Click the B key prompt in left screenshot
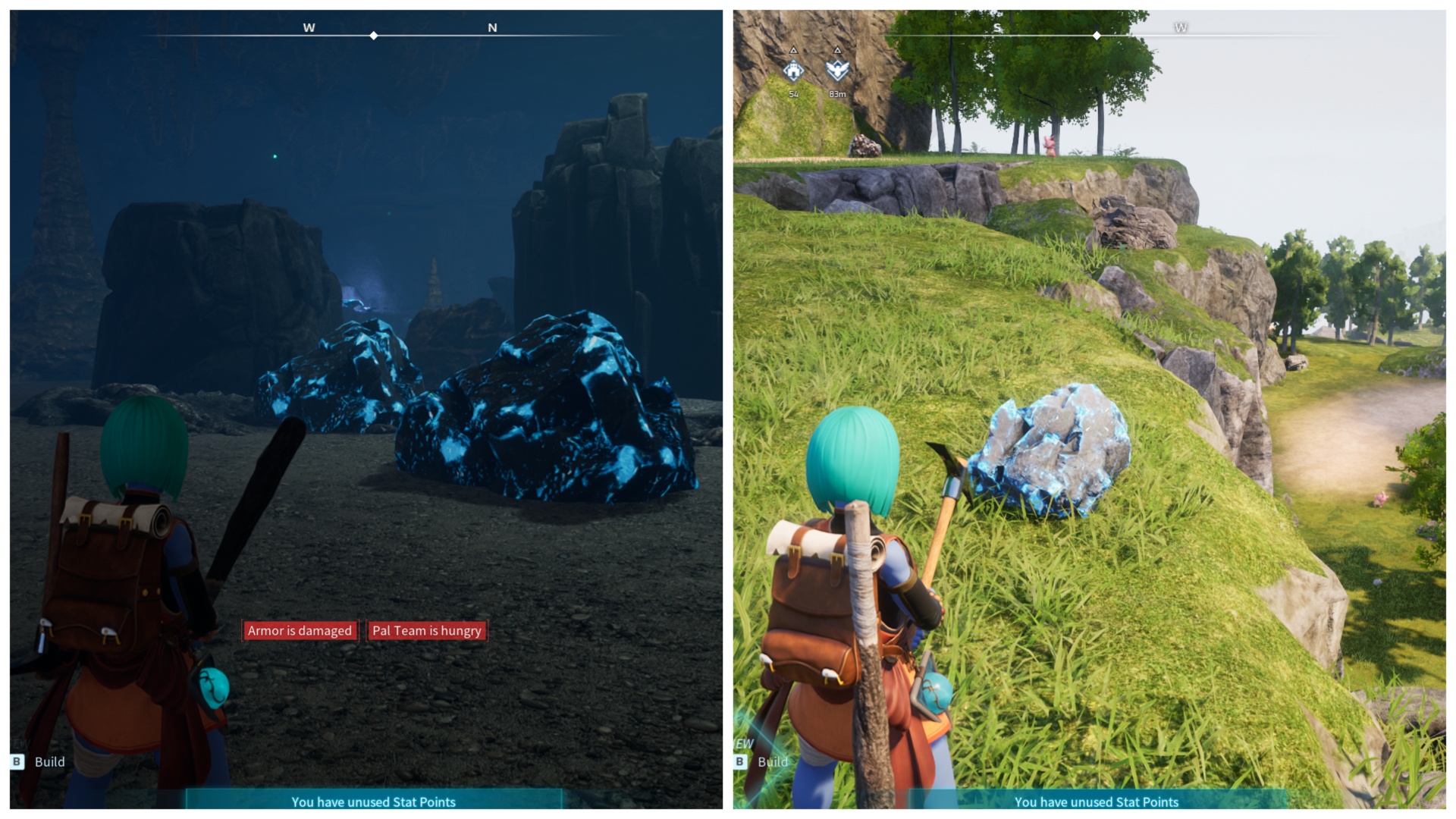Viewport: 1456px width, 819px height. pyautogui.click(x=17, y=762)
